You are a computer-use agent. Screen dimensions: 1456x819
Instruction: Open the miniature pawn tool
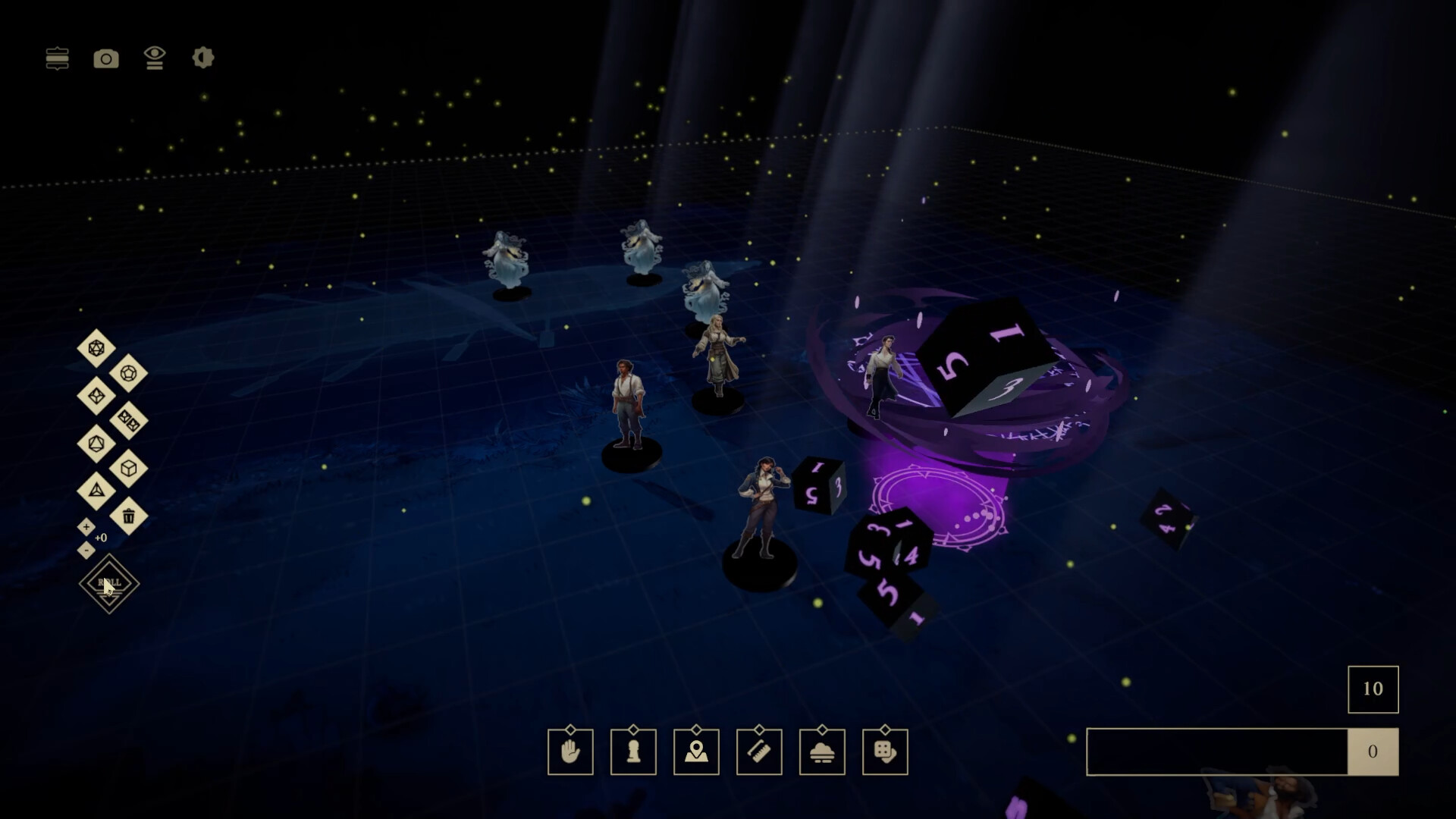point(633,752)
